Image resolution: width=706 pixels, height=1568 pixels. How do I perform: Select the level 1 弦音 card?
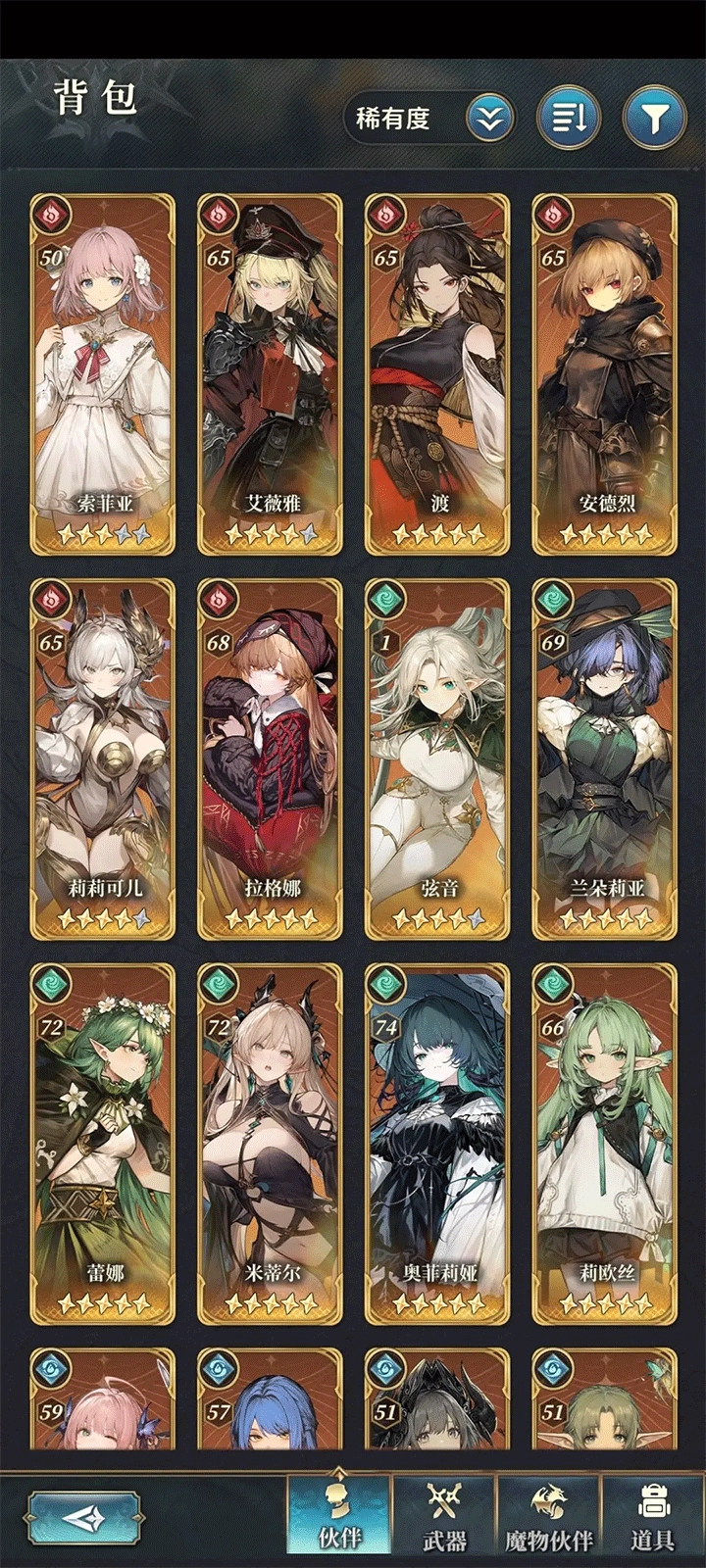[438, 758]
